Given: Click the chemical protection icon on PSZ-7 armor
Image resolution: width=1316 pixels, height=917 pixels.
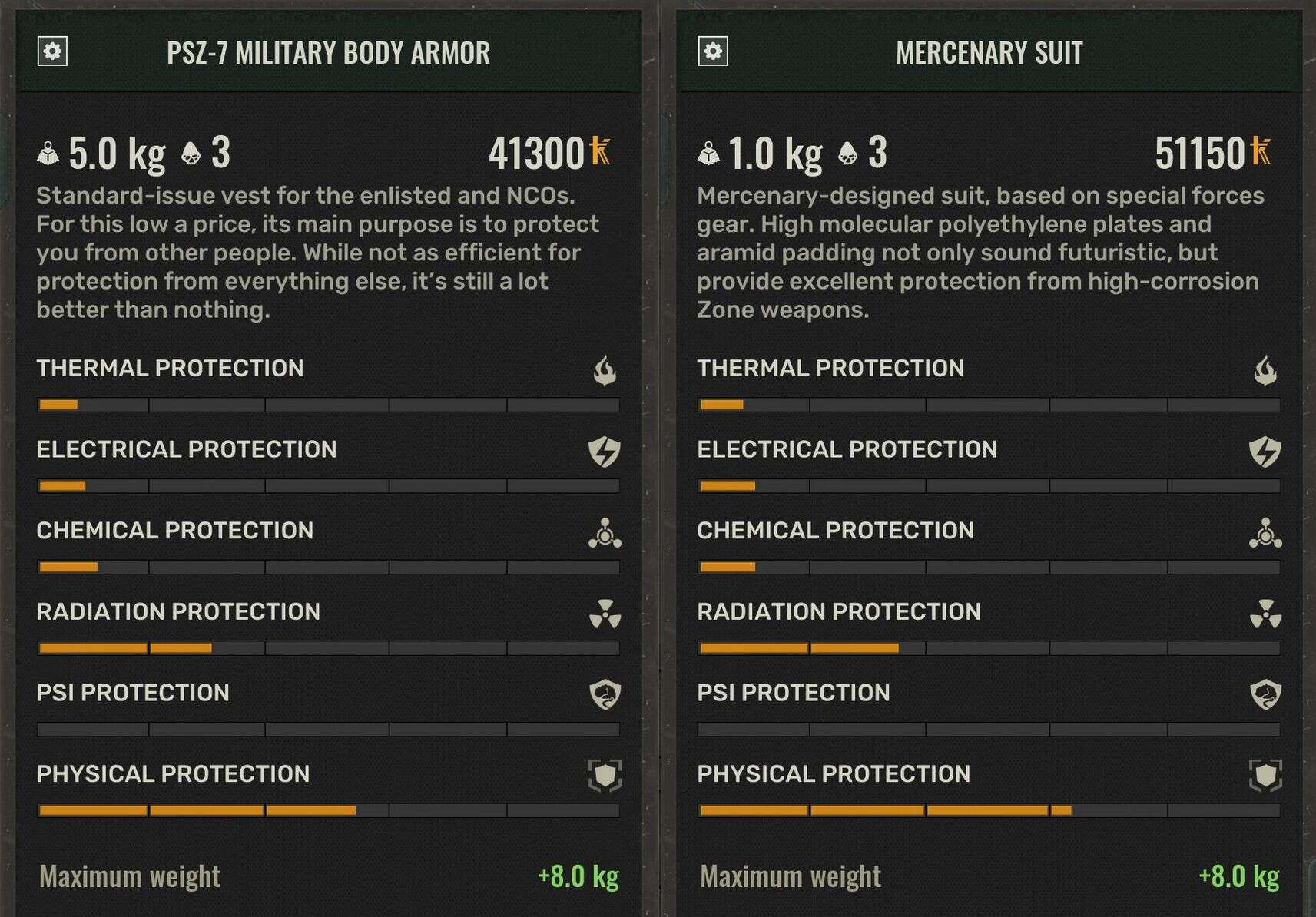Looking at the screenshot, I should (604, 532).
